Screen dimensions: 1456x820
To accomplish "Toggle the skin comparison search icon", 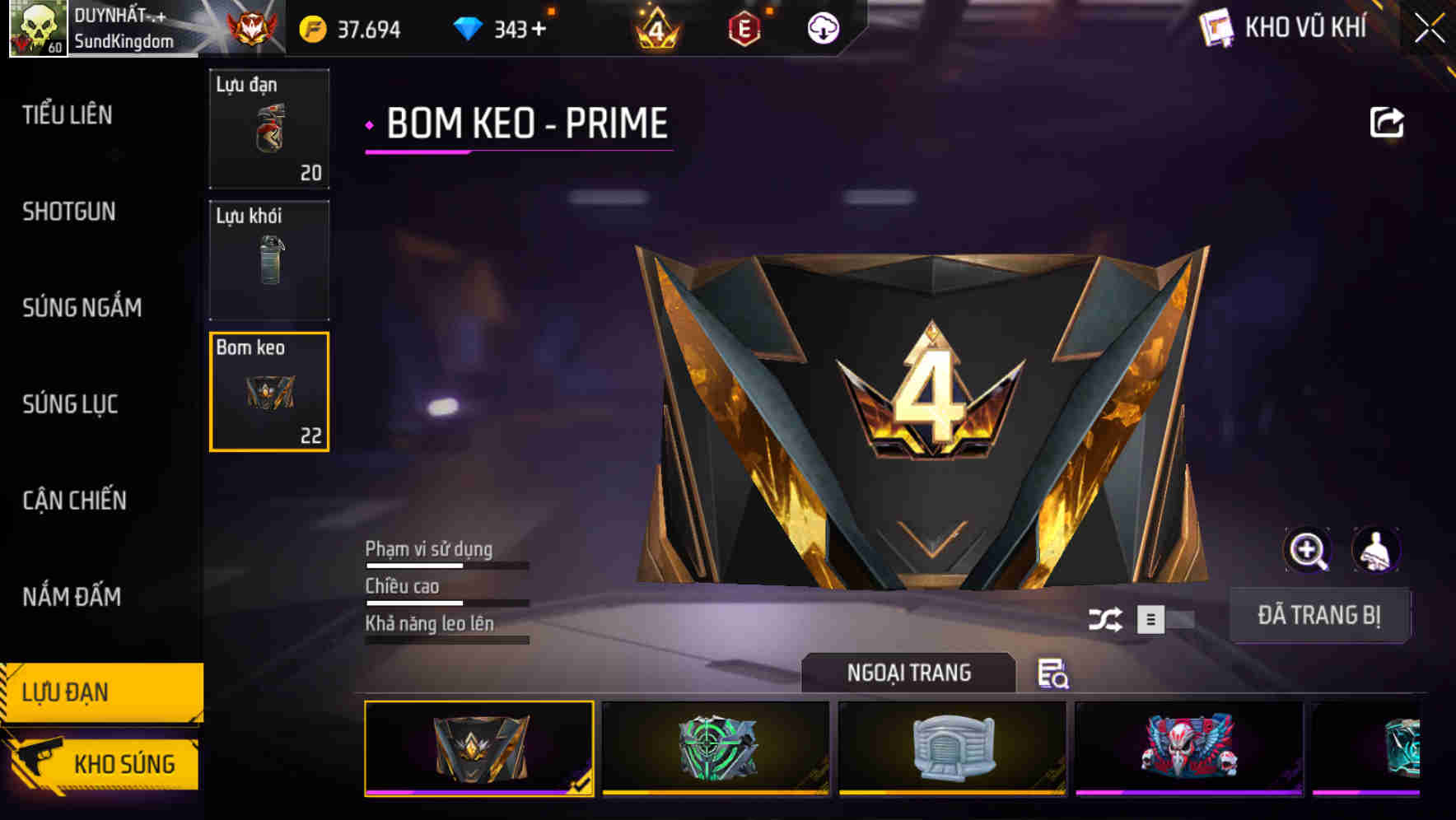I will tap(1054, 675).
